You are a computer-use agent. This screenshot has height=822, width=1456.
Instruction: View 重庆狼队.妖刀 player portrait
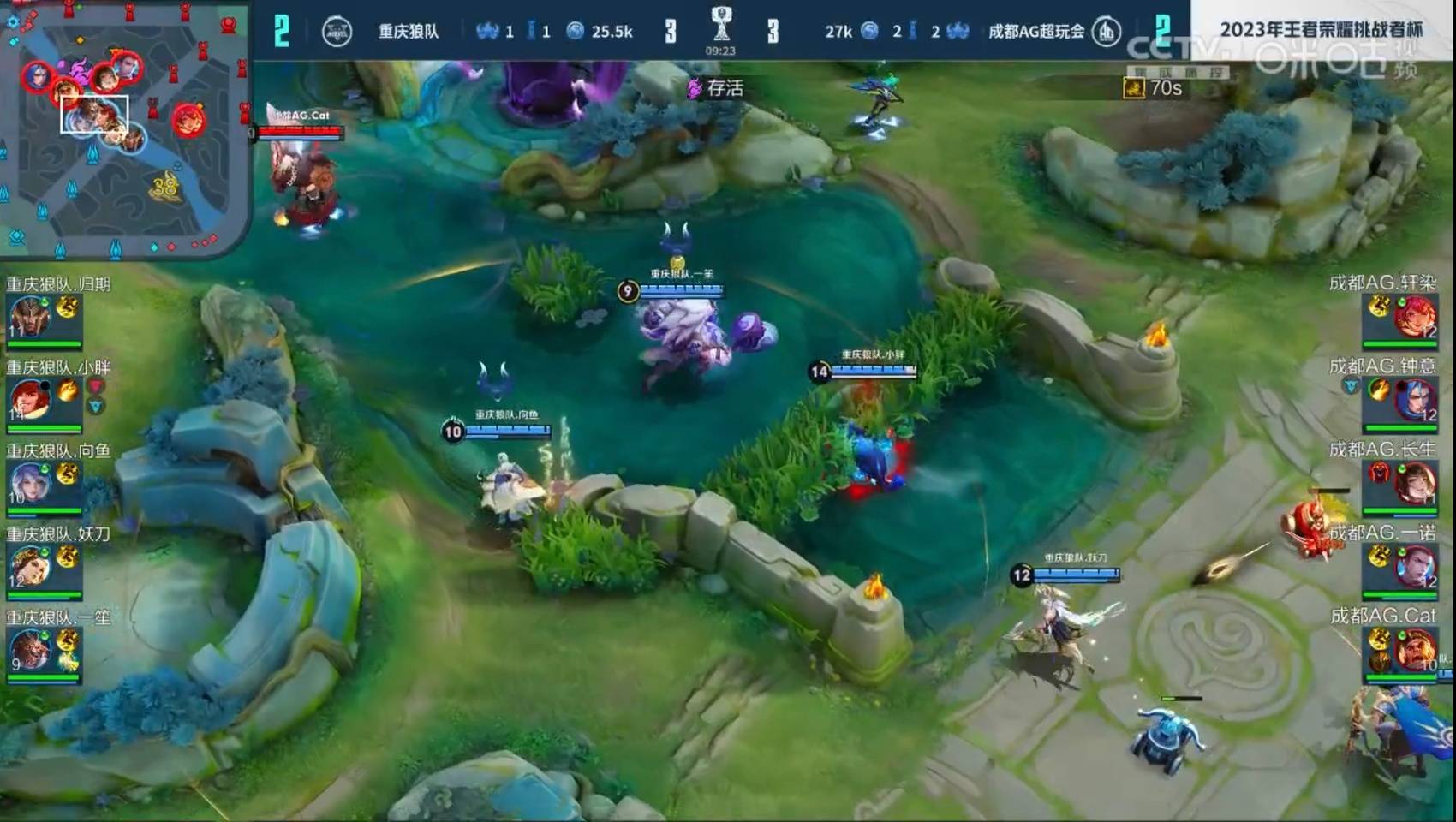click(x=31, y=566)
